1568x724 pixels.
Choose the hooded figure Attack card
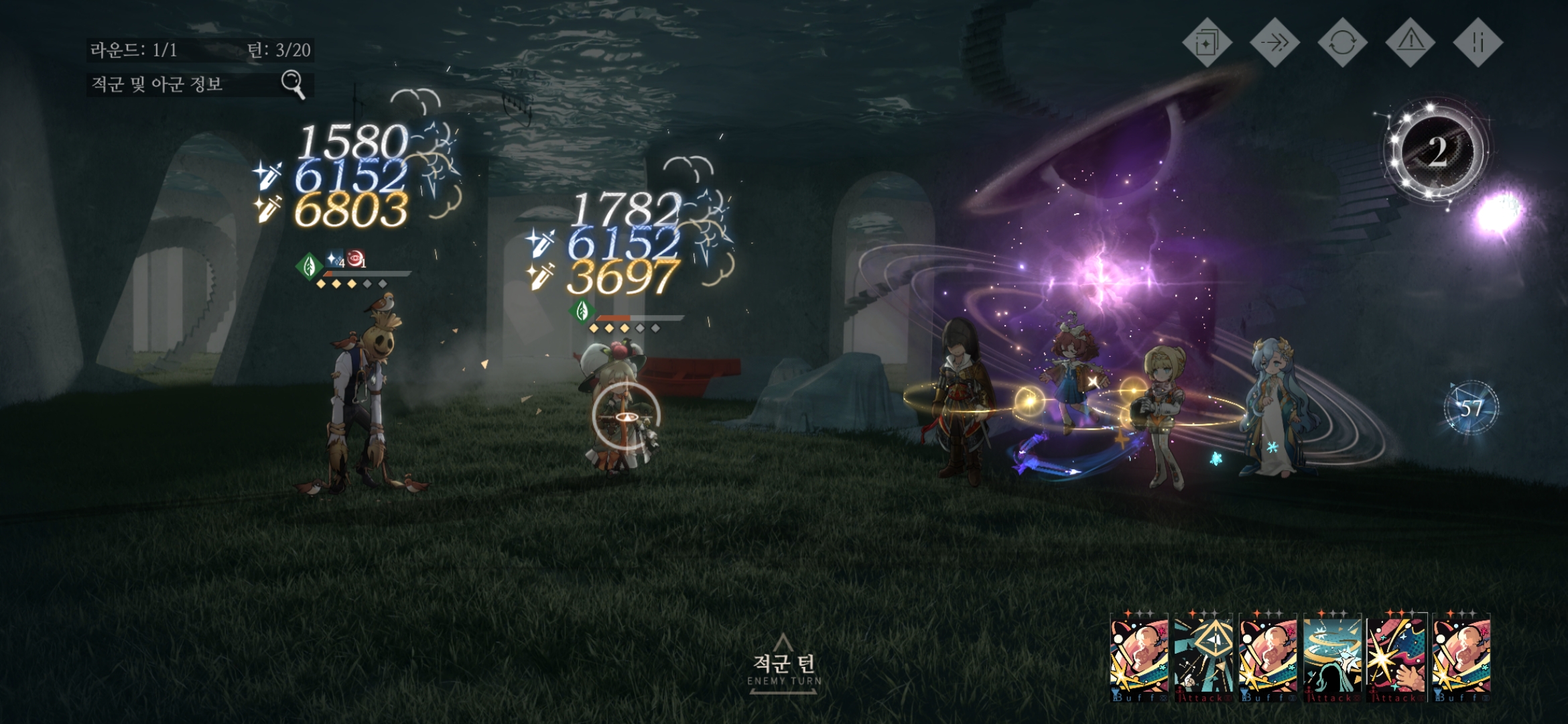pos(1333,657)
